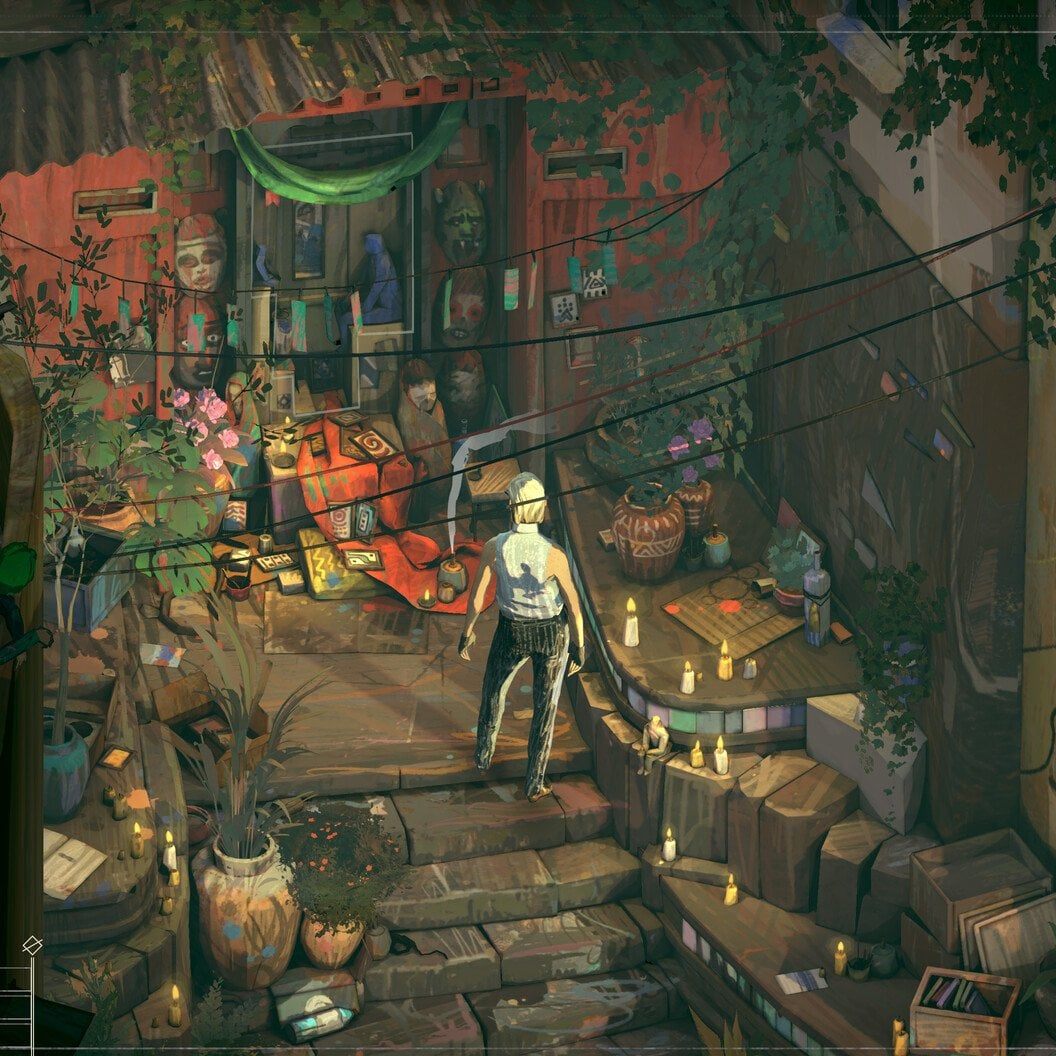Screen dimensions: 1056x1056
Task: Click the slashed diamond icon
Action: click(x=31, y=943)
